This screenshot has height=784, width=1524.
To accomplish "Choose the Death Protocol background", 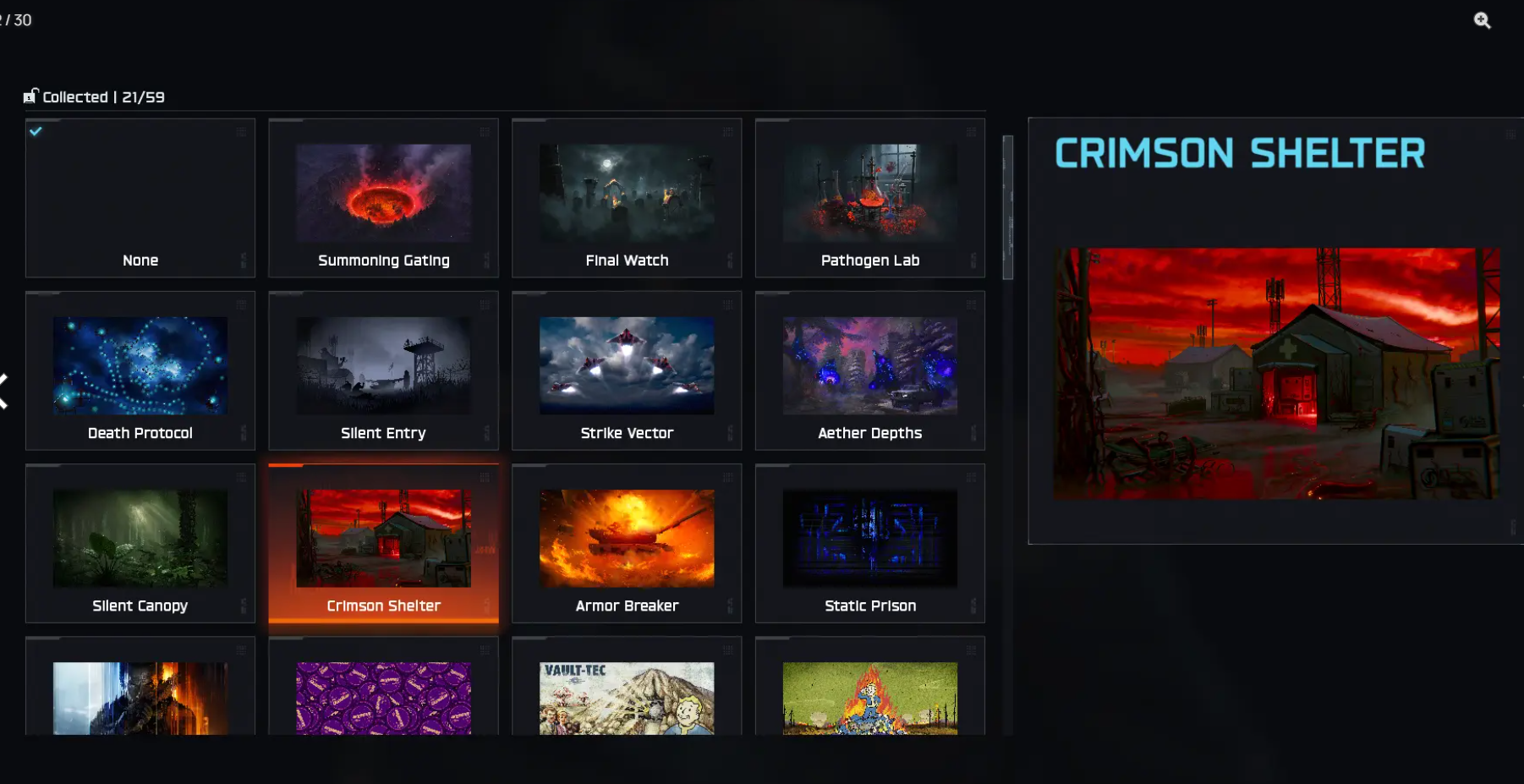I will pyautogui.click(x=140, y=371).
